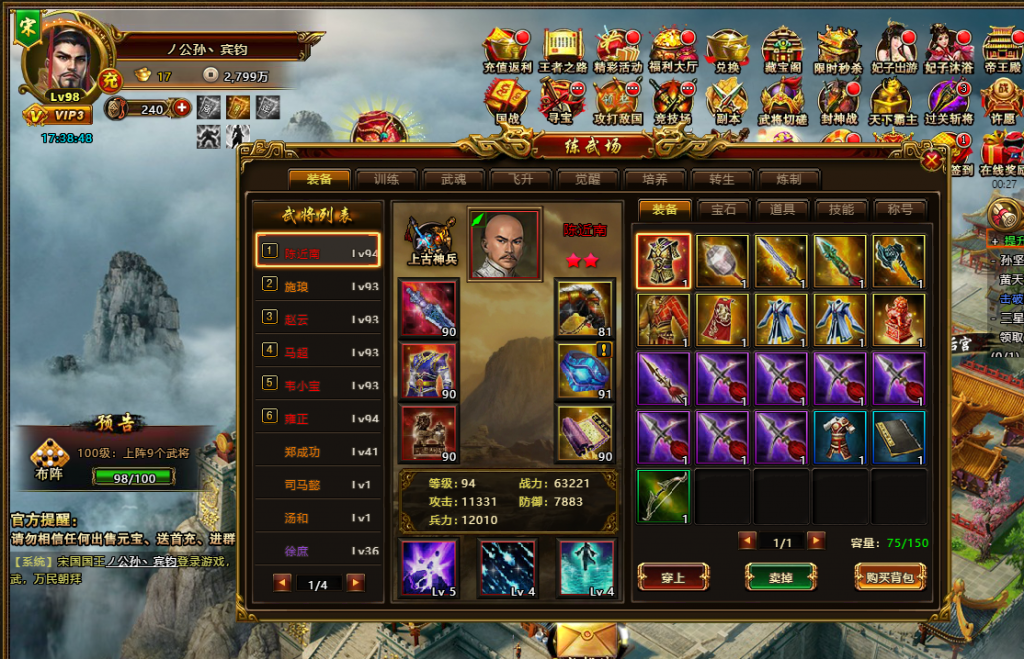Click the 穿上 equip button

tap(673, 576)
